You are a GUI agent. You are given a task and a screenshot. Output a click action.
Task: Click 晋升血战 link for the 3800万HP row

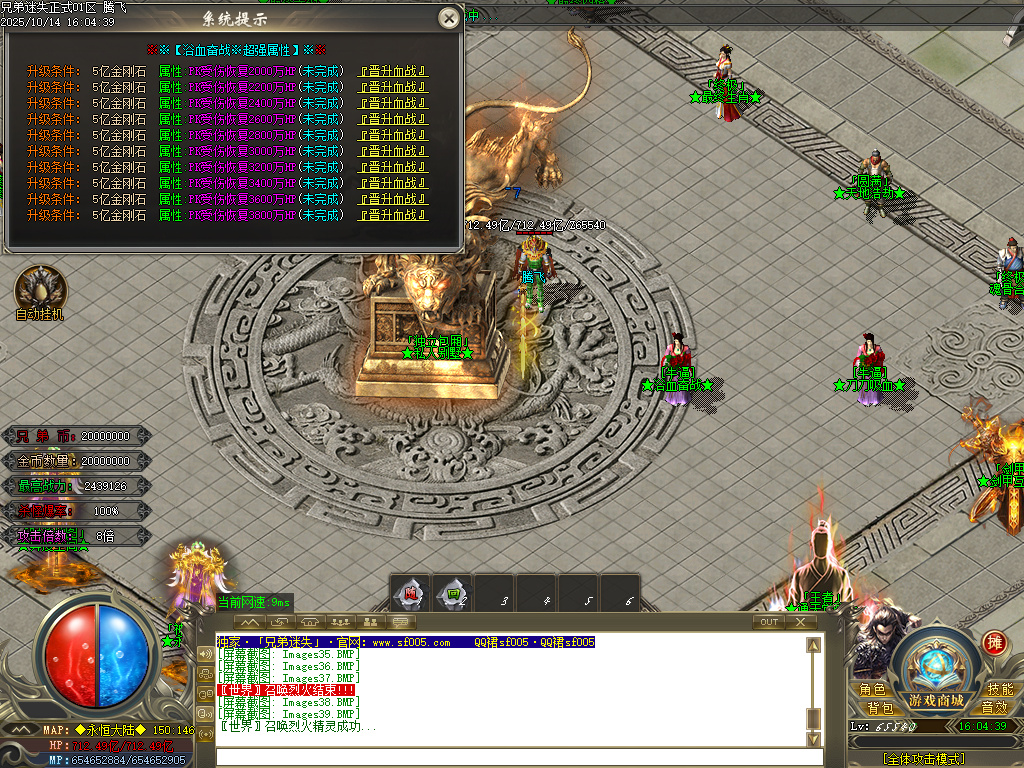(x=394, y=215)
